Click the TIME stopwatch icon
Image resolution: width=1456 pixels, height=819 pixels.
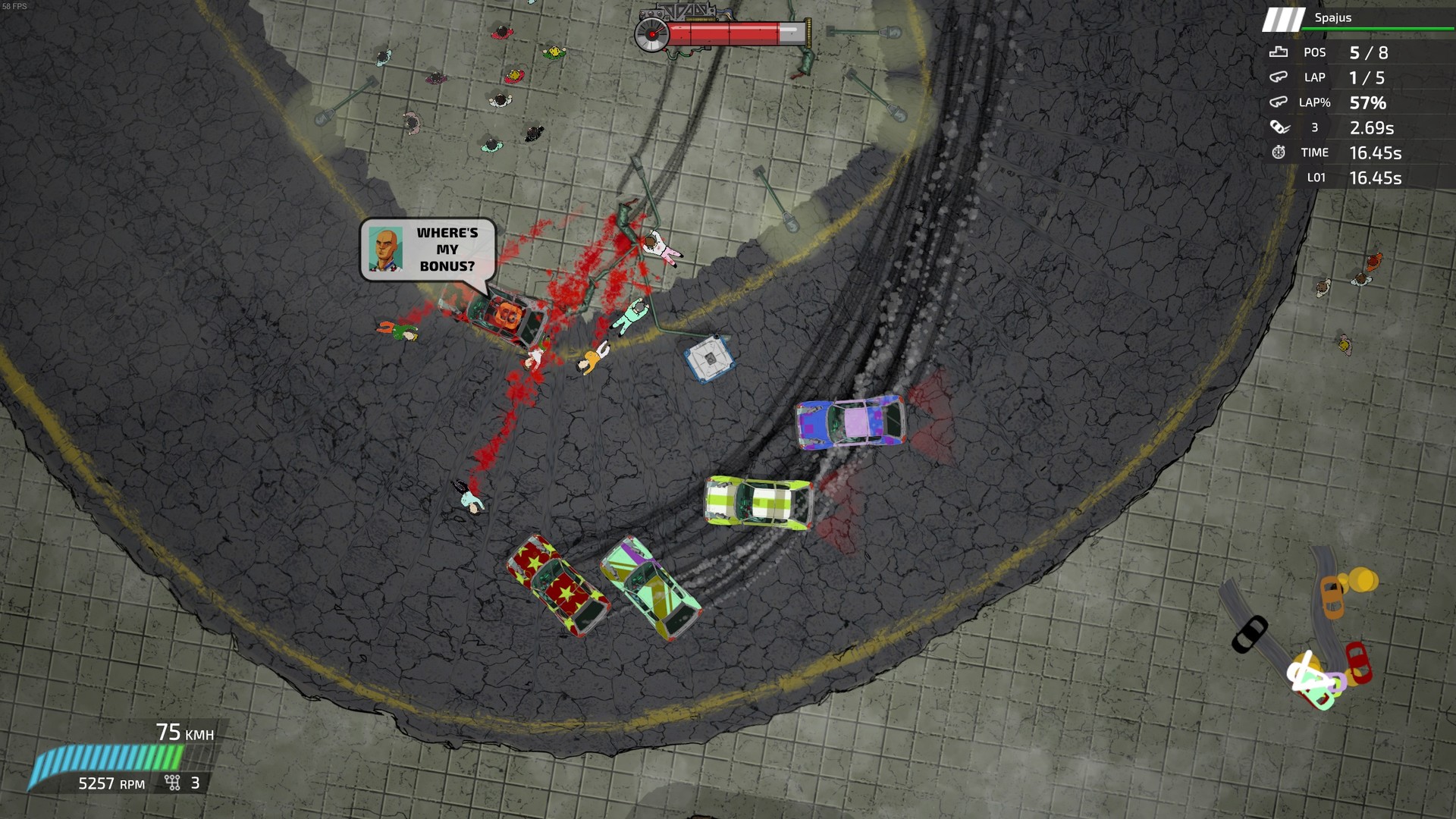pos(1279,152)
